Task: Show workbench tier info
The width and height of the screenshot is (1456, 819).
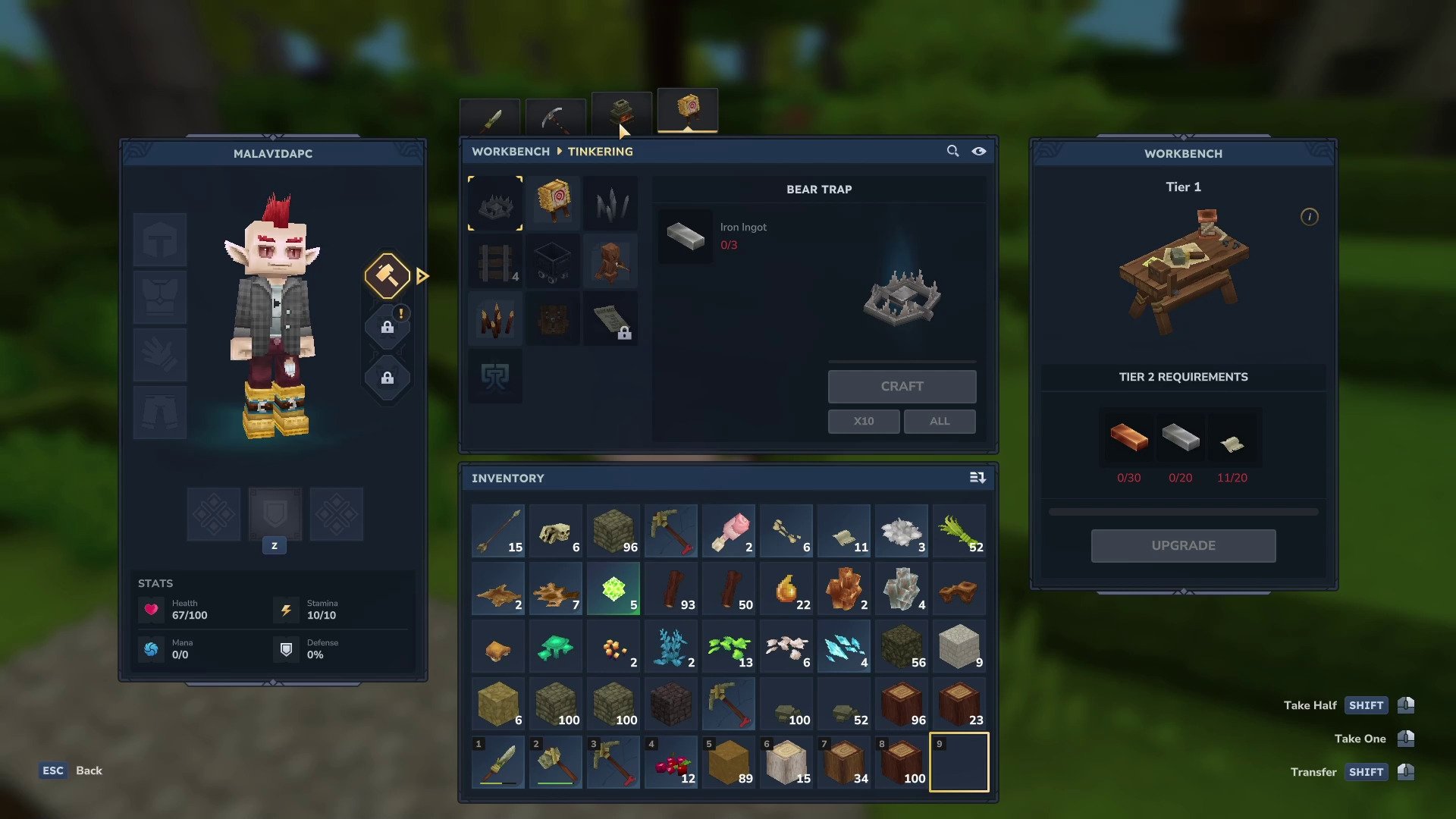Action: [1310, 217]
